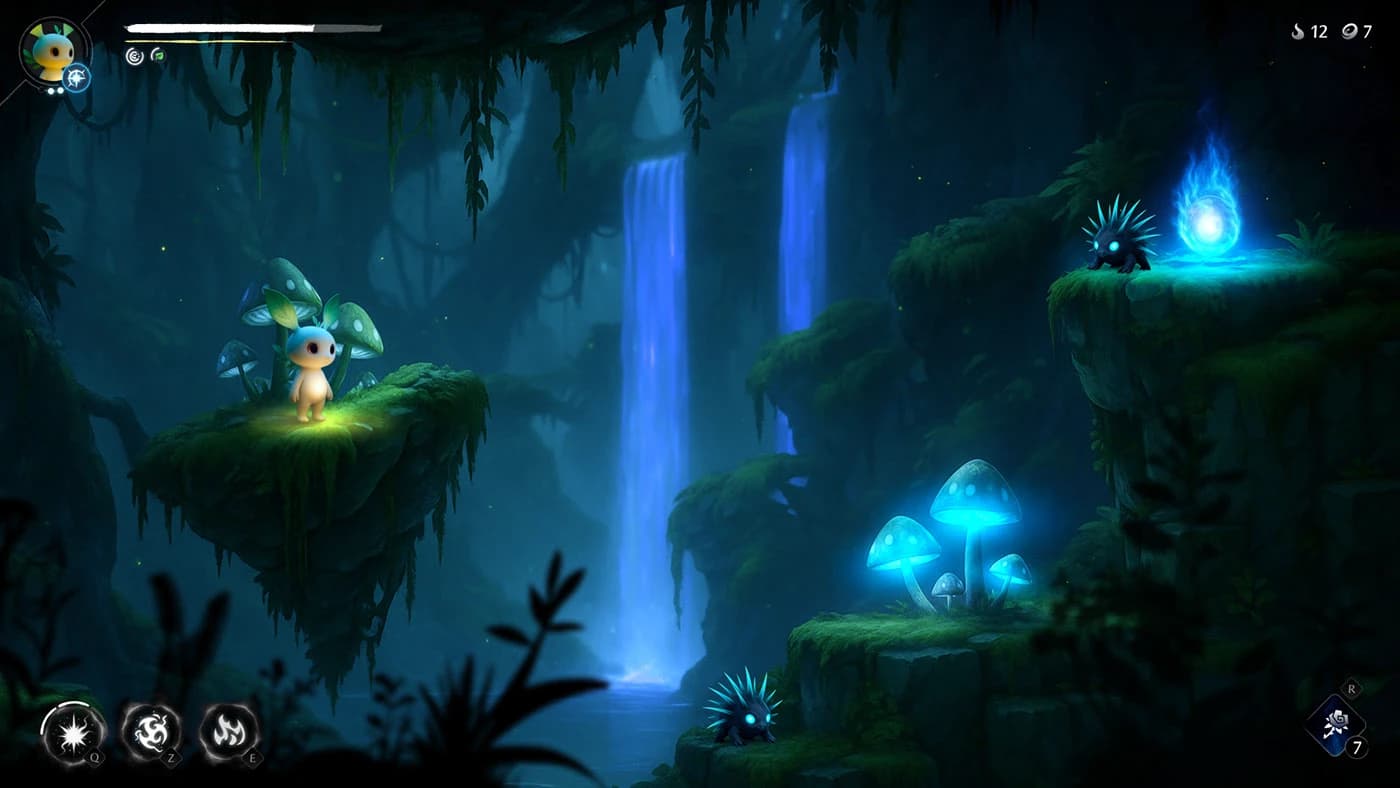Use the swirling vortex ability

click(x=151, y=731)
